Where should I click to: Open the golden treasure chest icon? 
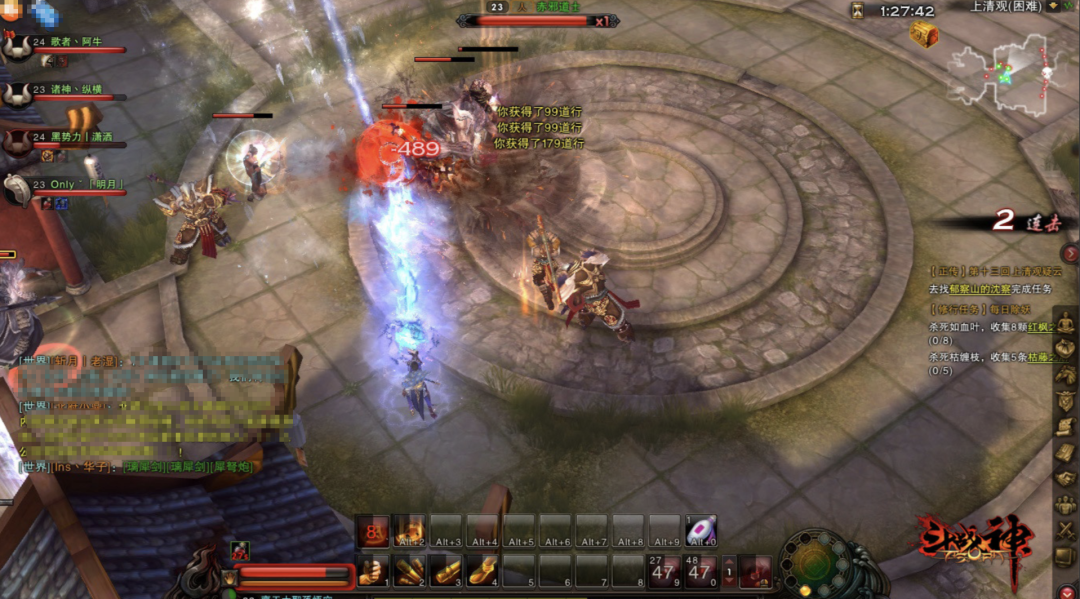pyautogui.click(x=923, y=35)
